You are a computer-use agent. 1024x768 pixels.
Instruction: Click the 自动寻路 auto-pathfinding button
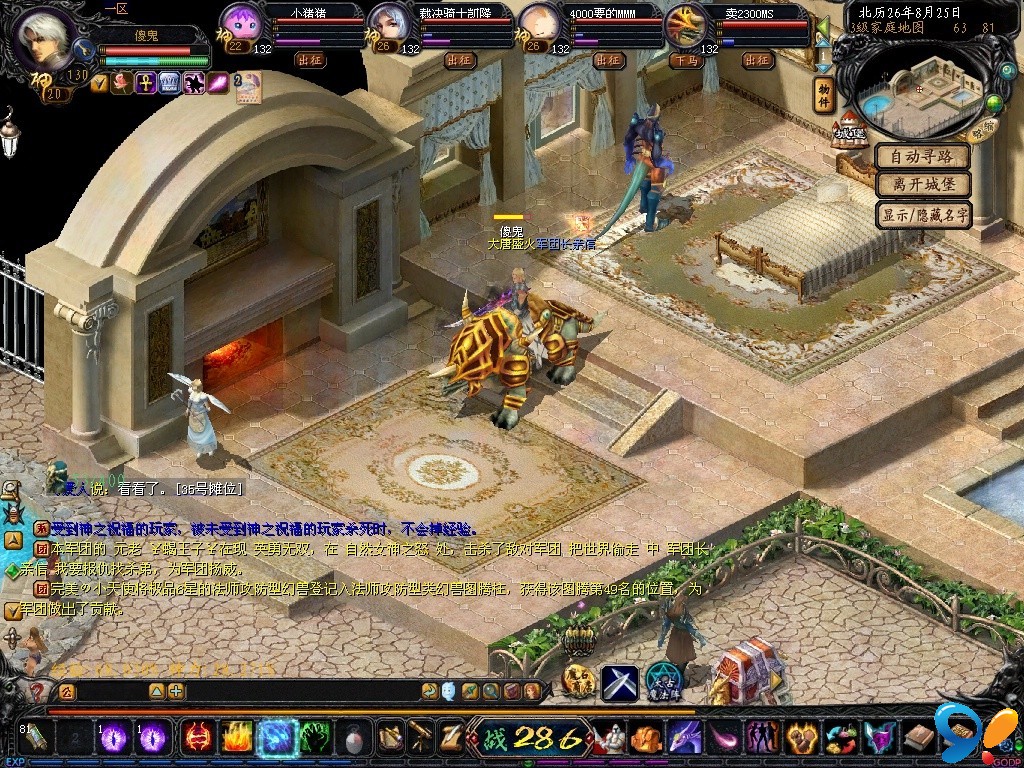point(923,157)
